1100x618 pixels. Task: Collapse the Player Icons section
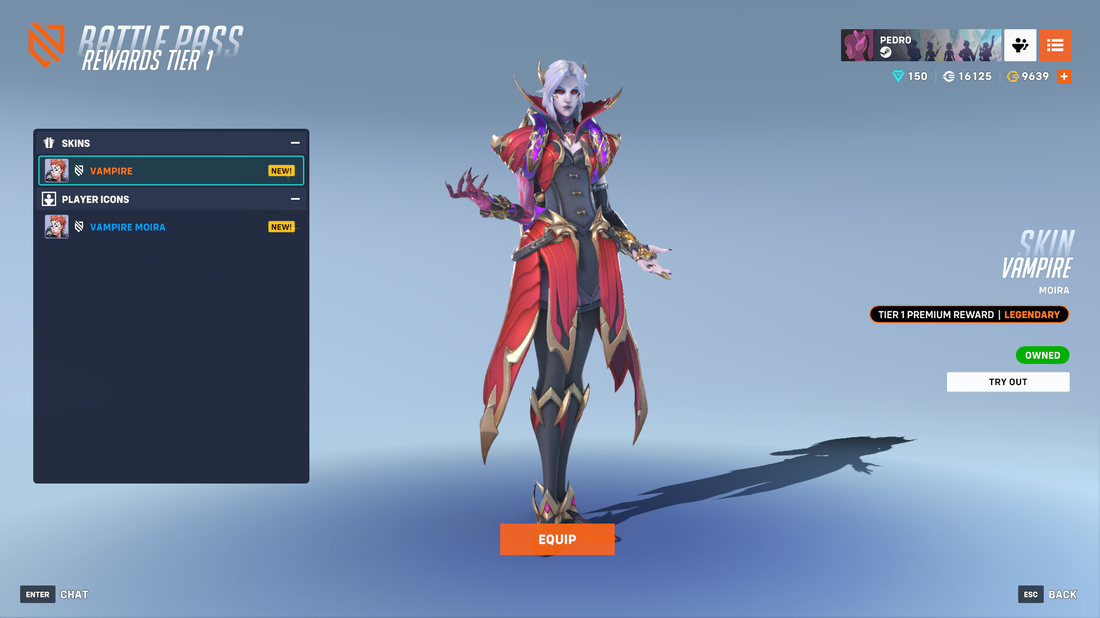click(295, 199)
